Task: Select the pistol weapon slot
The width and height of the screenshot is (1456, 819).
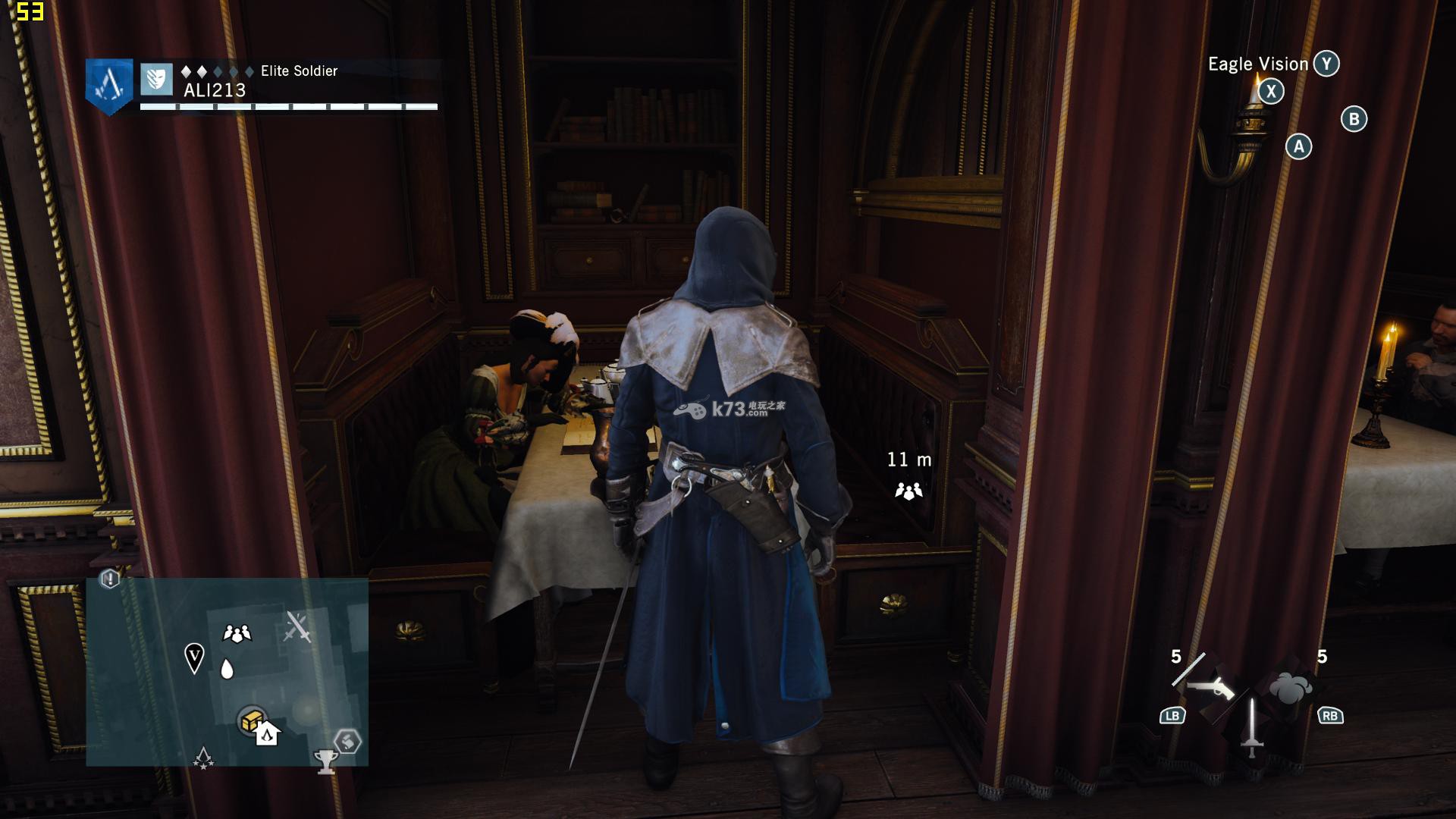Action: pyautogui.click(x=1210, y=688)
